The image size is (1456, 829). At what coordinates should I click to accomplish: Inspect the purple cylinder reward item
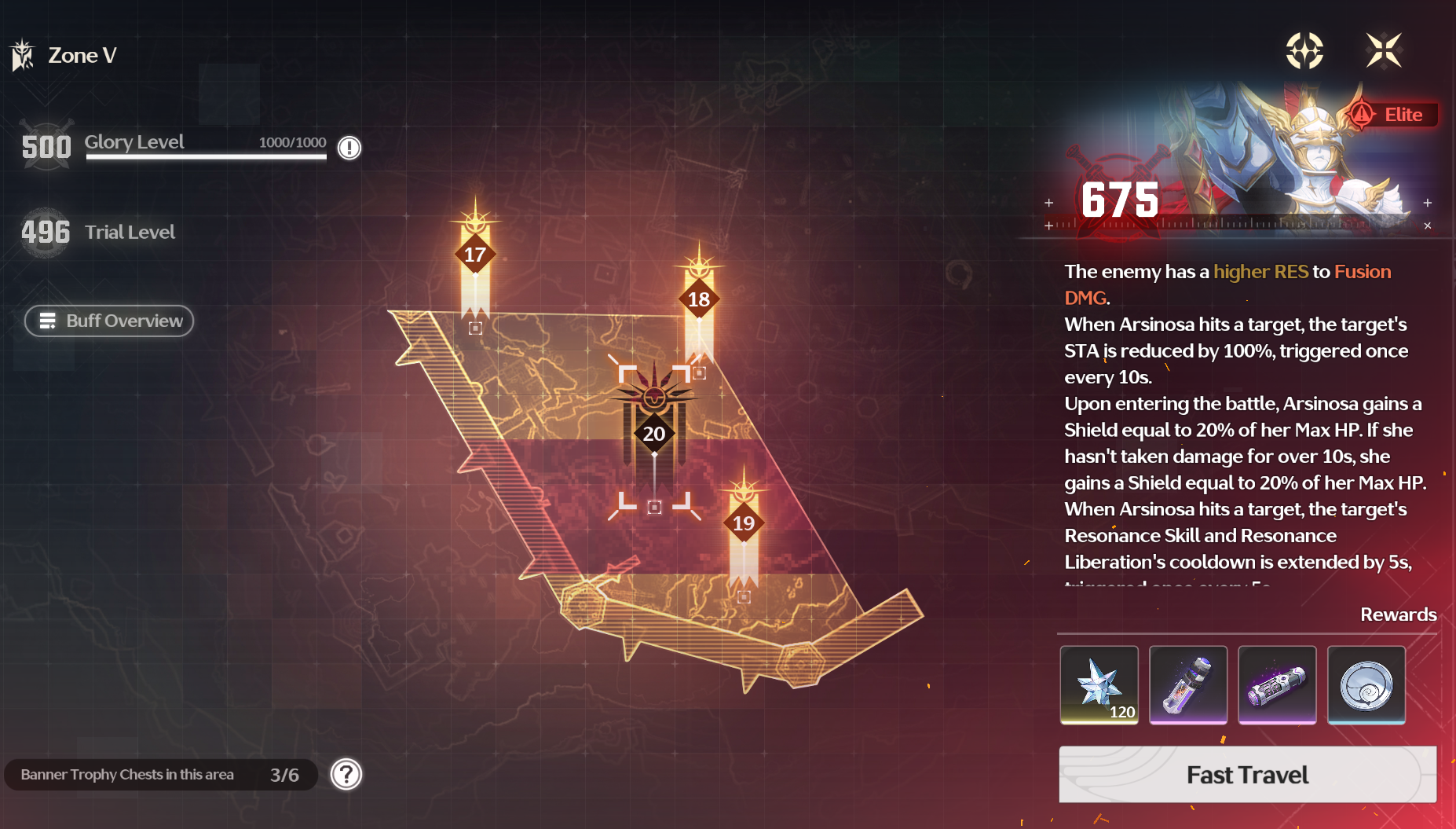1277,684
